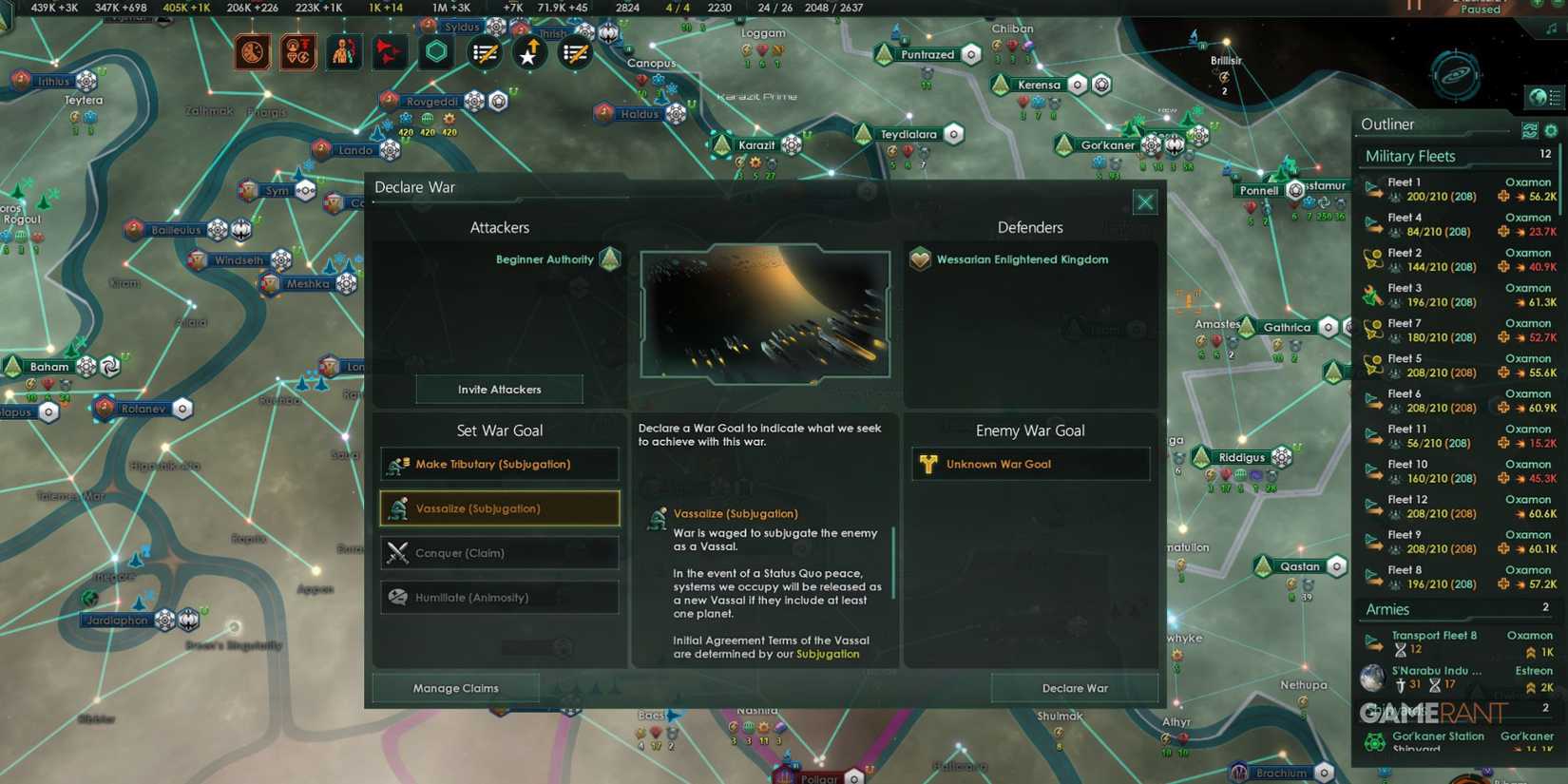Open the Outliner settings gear icon

pos(1551,130)
